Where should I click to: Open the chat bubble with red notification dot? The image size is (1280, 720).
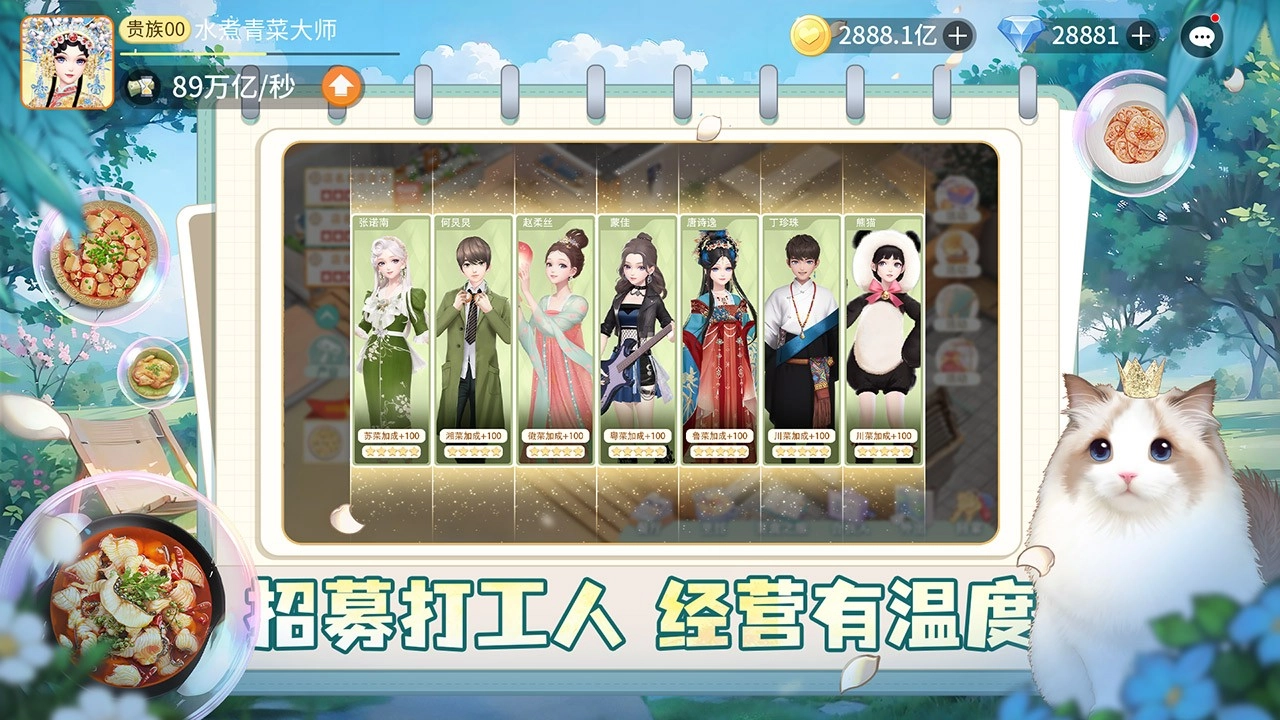click(1203, 37)
